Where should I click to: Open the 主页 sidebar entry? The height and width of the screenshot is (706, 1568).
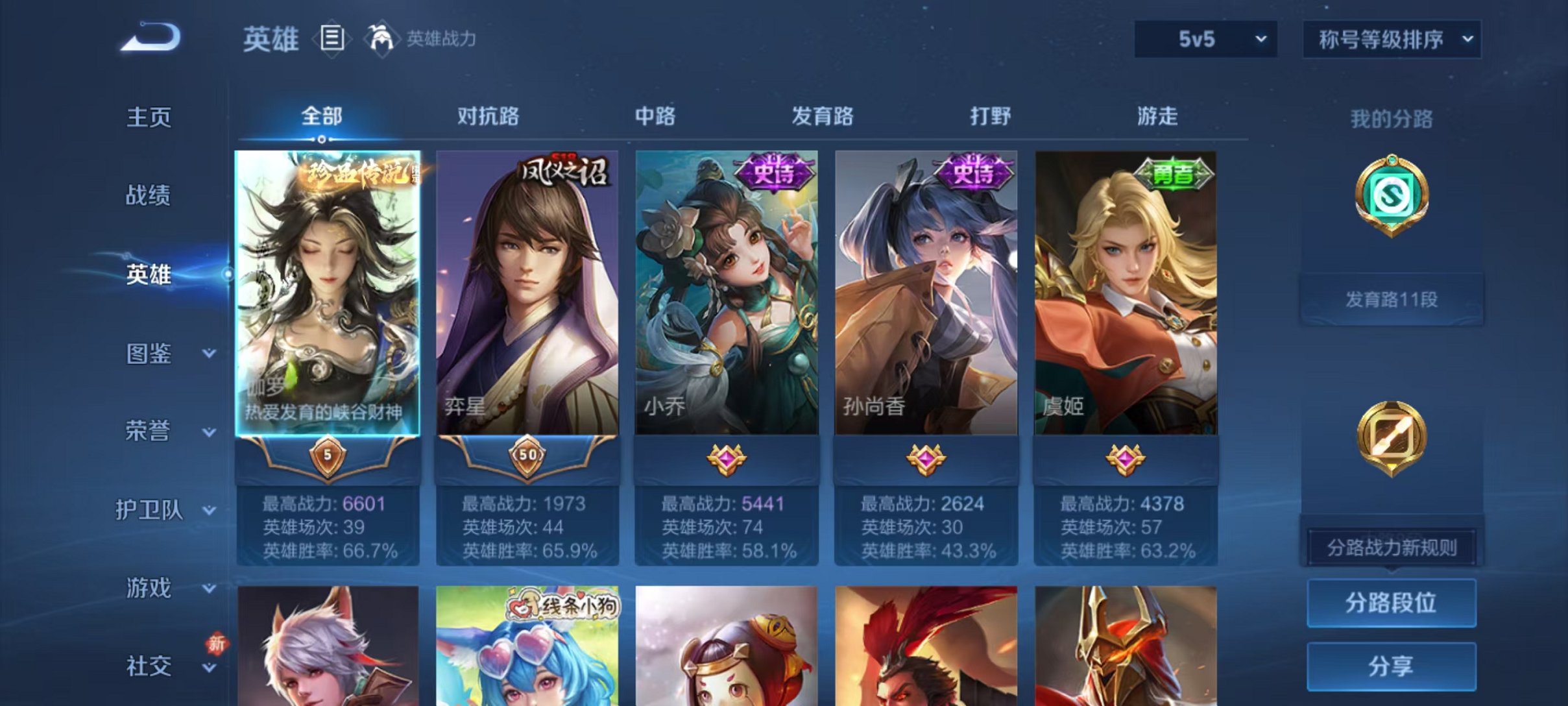point(148,116)
